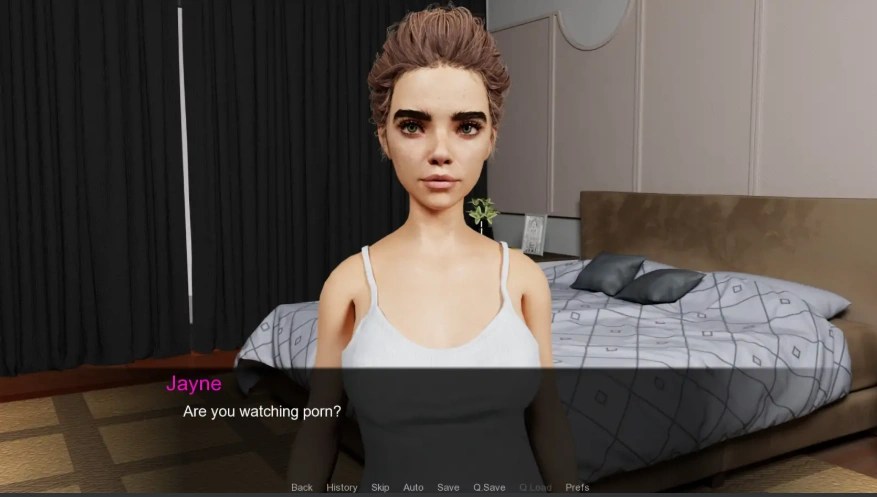Image resolution: width=877 pixels, height=497 pixels.
Task: Activate Skip to fast-forward dialogue
Action: pos(380,487)
